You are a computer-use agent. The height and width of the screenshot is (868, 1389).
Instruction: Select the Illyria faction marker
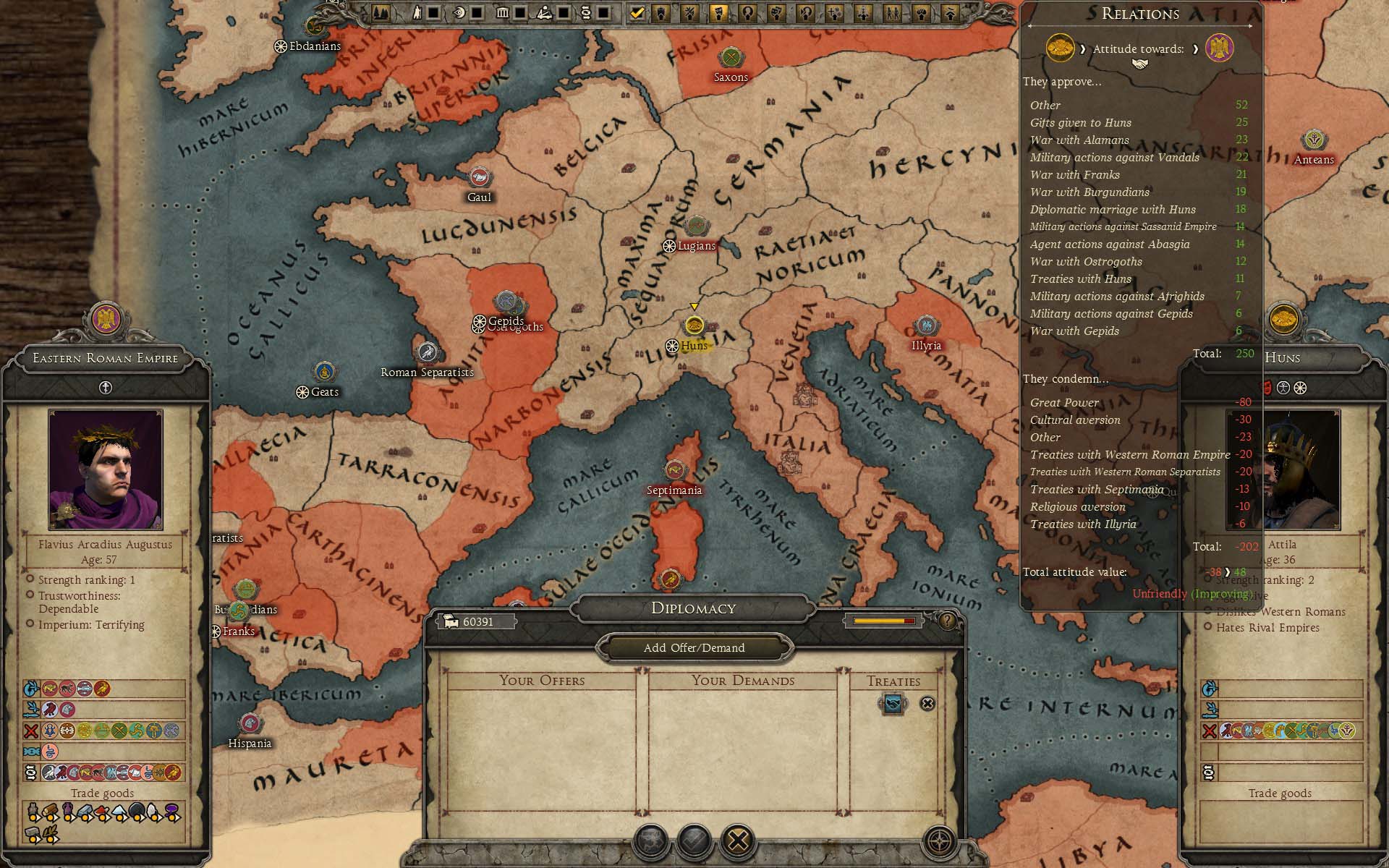(925, 325)
